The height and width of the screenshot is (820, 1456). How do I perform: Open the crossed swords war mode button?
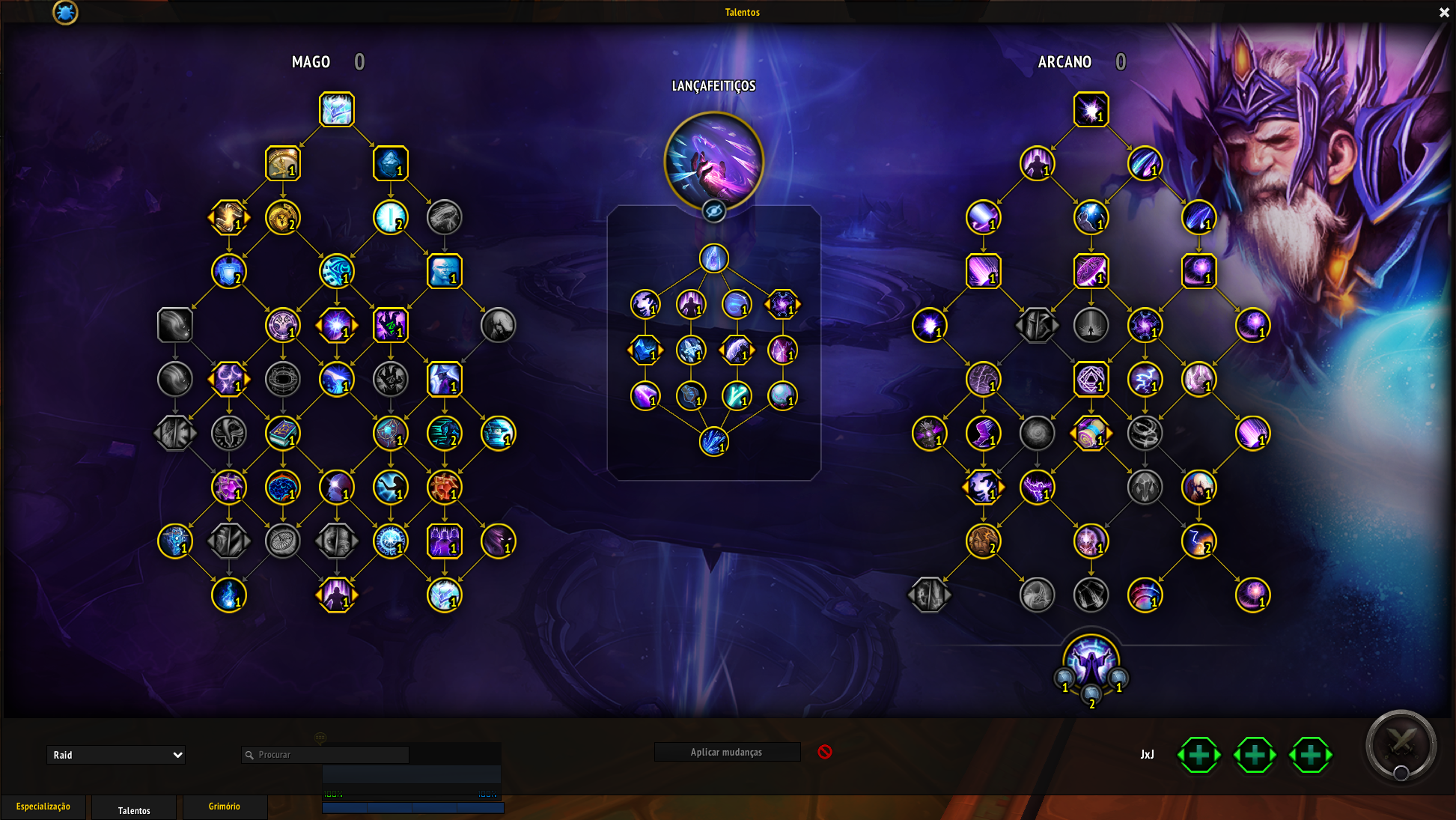(1401, 745)
